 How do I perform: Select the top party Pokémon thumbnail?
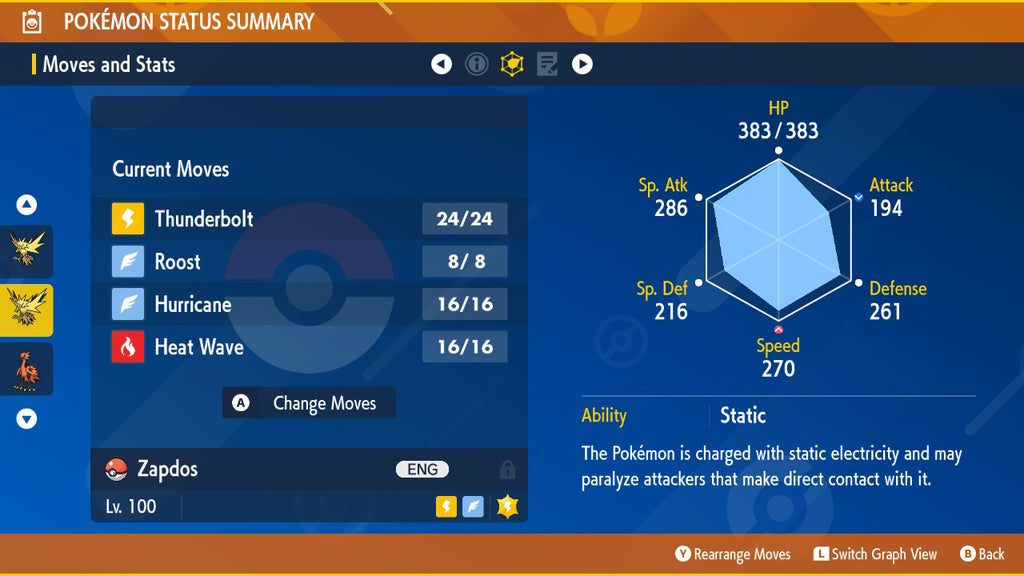tap(27, 250)
